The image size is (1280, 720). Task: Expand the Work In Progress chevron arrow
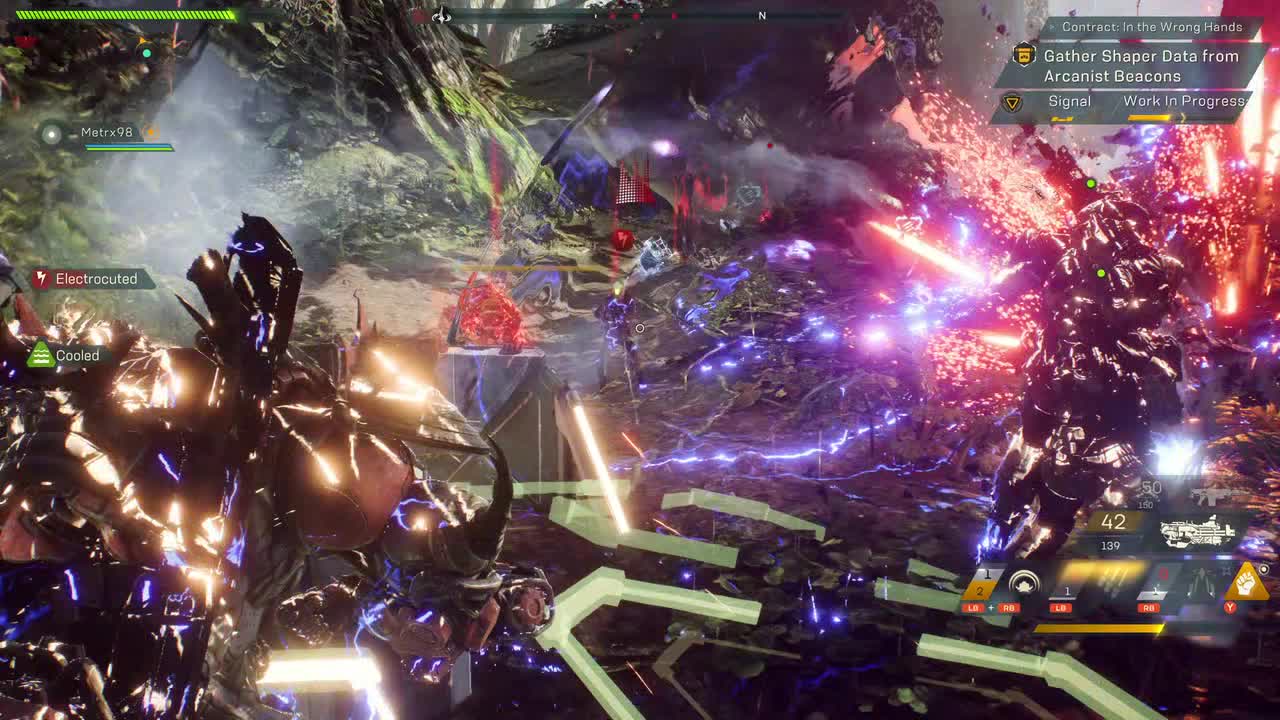(x=1183, y=118)
